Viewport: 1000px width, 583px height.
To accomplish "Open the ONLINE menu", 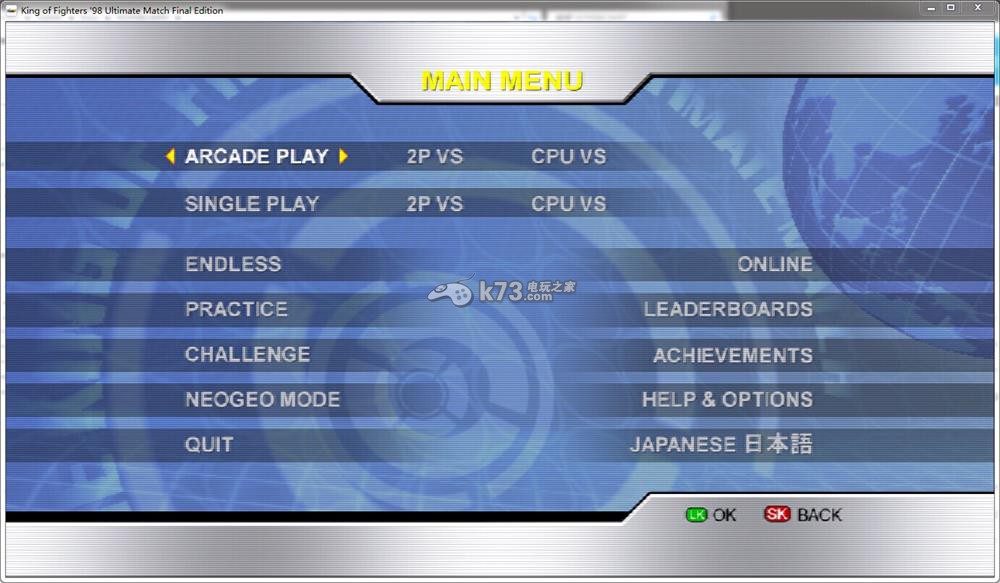I will point(775,264).
